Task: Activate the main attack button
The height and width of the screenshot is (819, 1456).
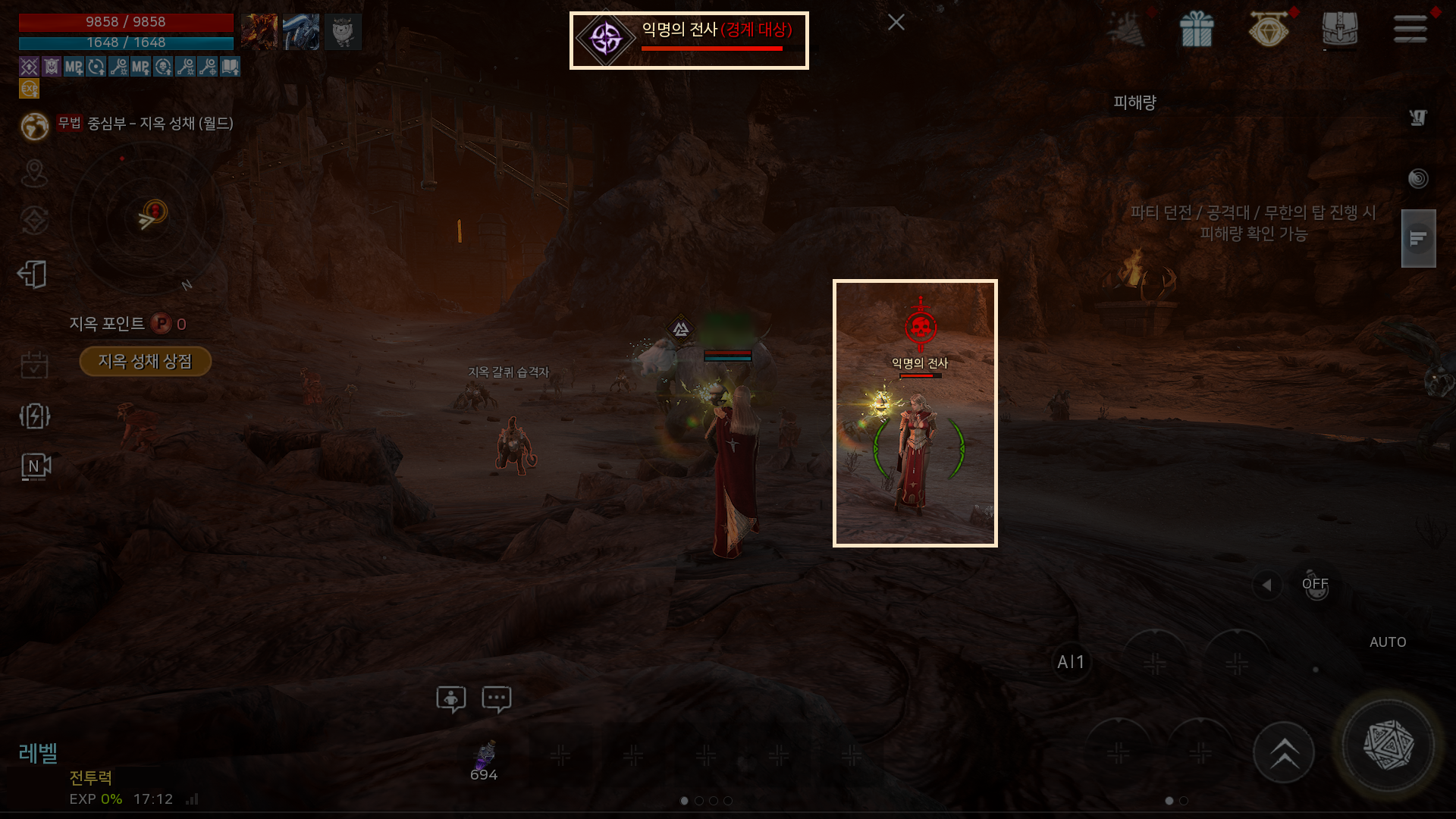Action: tap(1388, 746)
